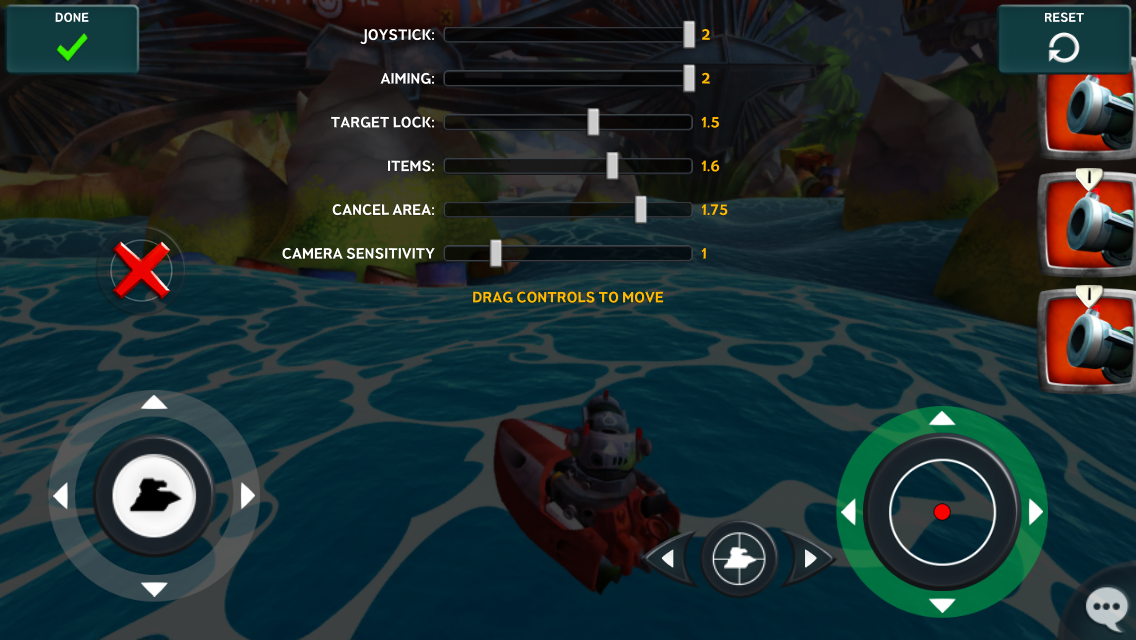Adjust the Cancel Area slider

point(641,210)
